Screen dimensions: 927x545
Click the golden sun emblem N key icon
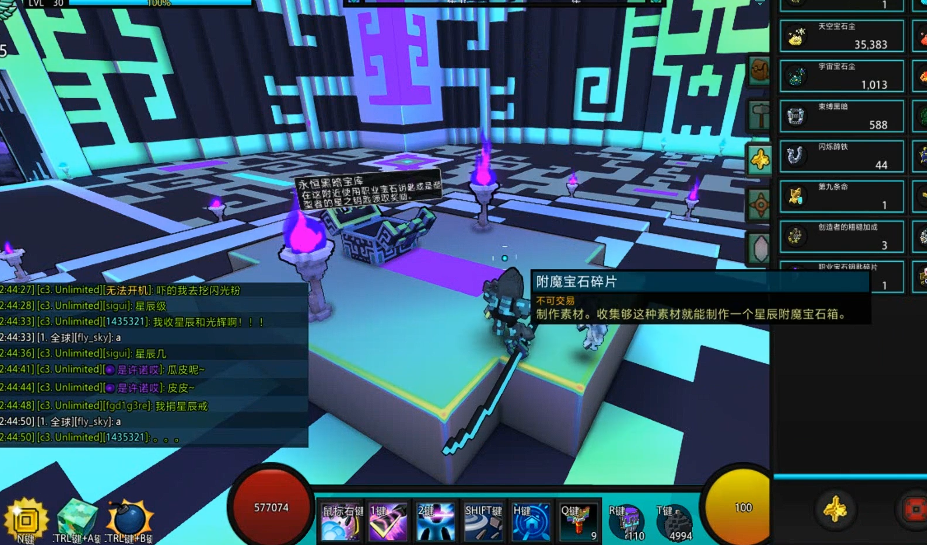click(25, 520)
